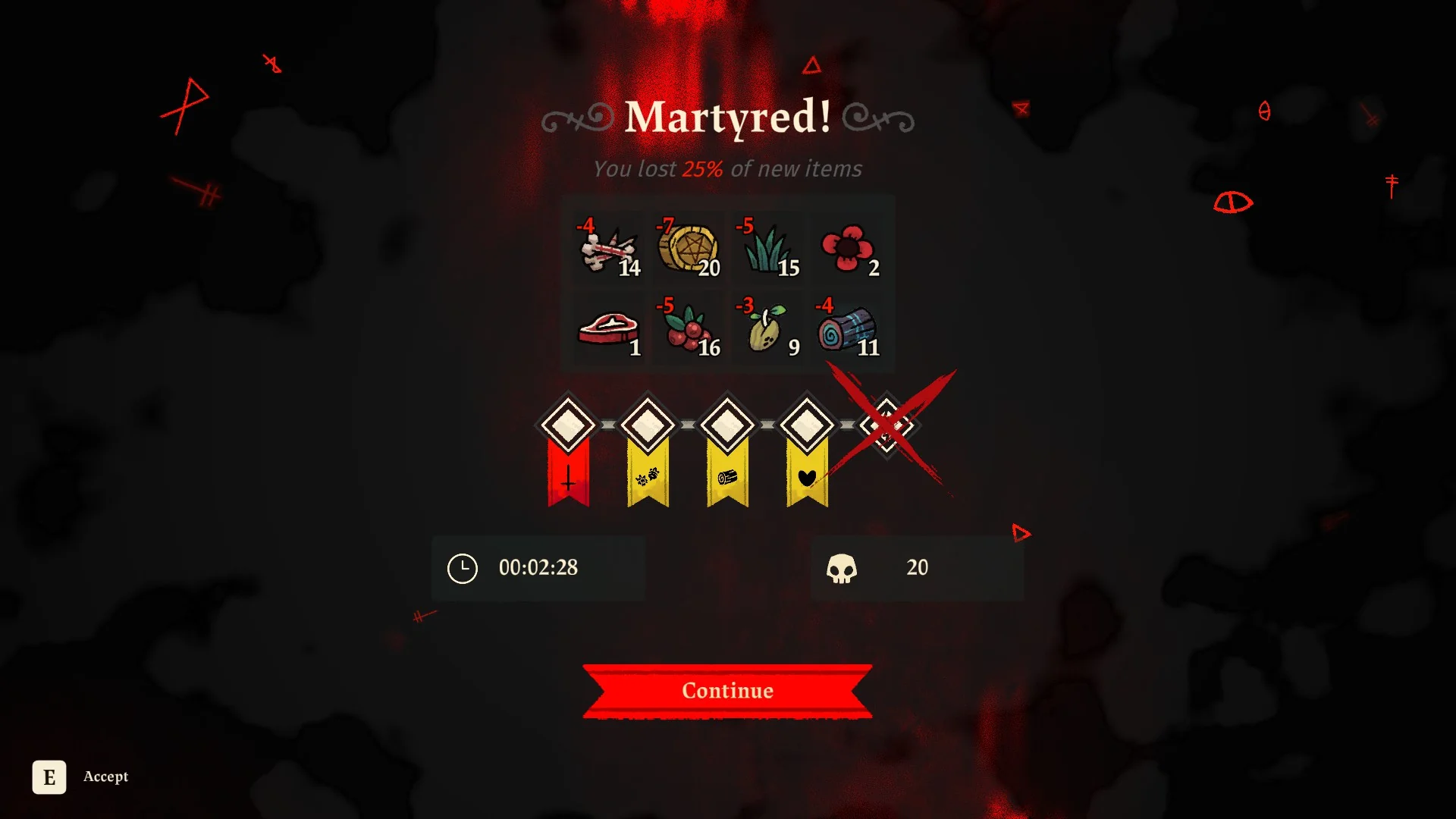This screenshot has width=1456, height=819.
Task: Click the crossed-out final dungeon node
Action: (886, 425)
